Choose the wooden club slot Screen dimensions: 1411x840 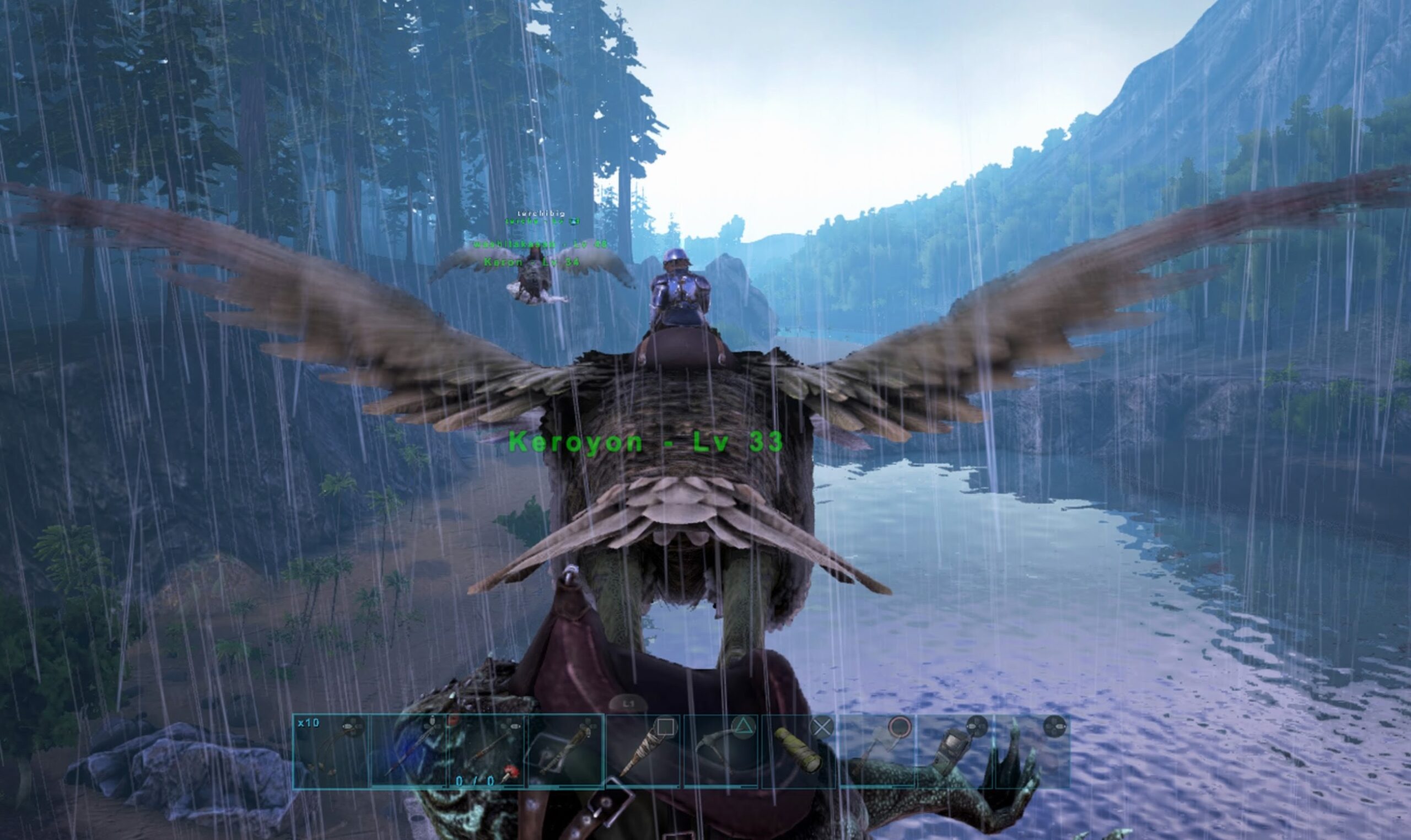(644, 751)
